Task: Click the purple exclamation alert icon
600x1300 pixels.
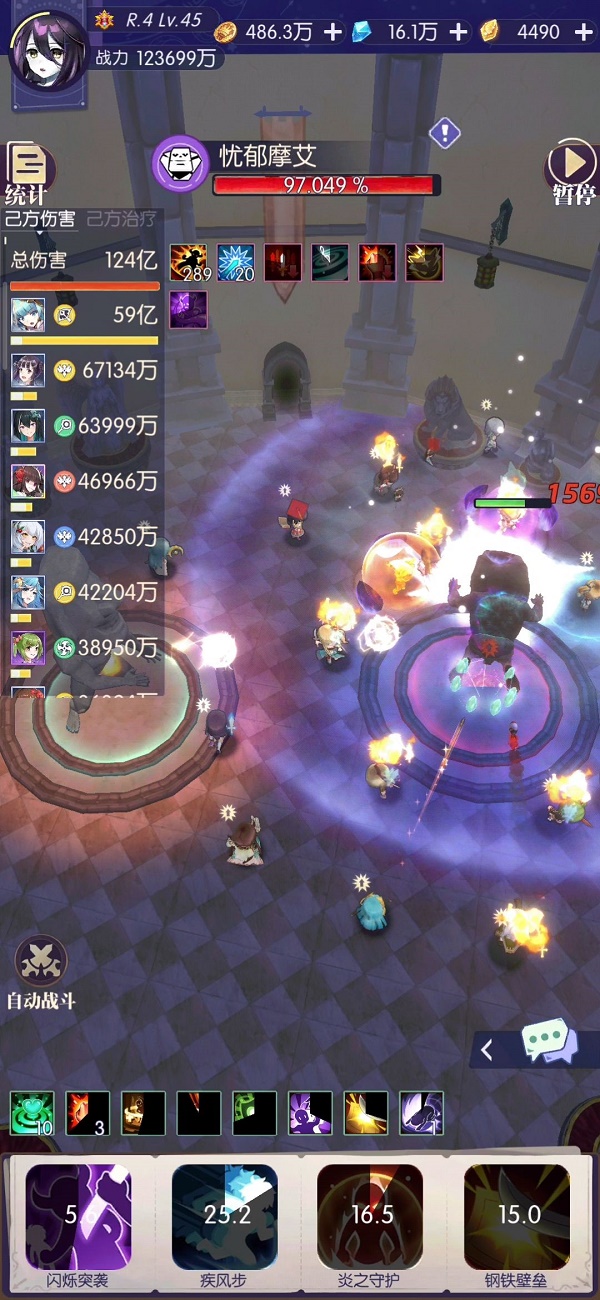Action: tap(444, 131)
